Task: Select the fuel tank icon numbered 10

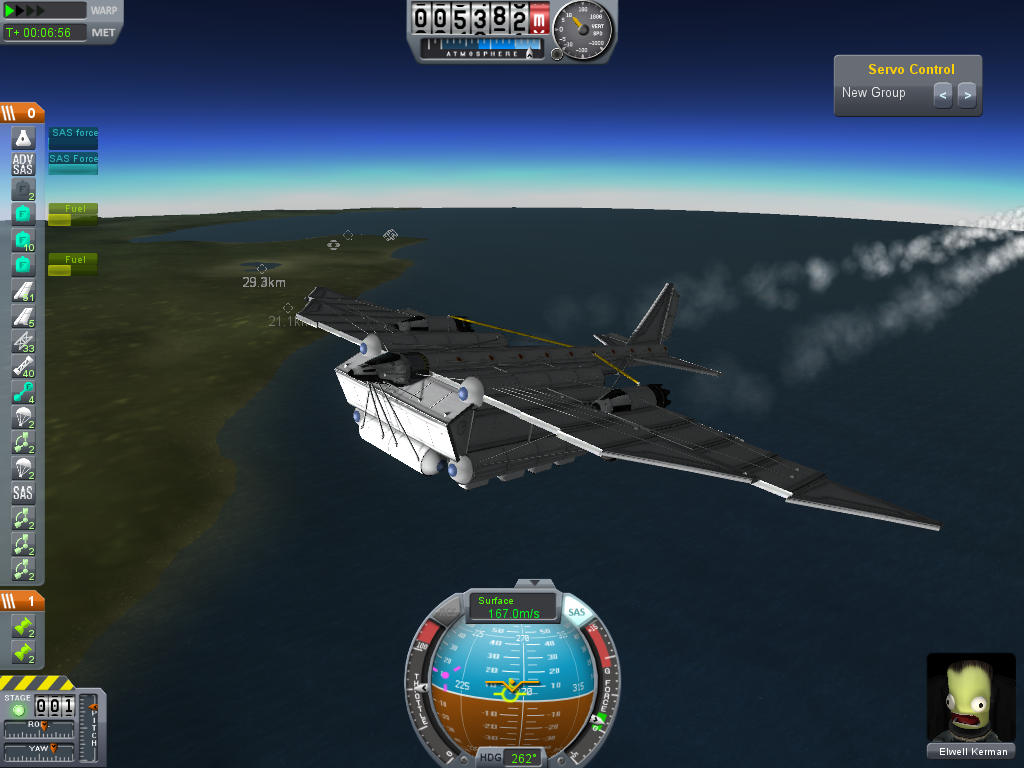Action: pyautogui.click(x=23, y=240)
